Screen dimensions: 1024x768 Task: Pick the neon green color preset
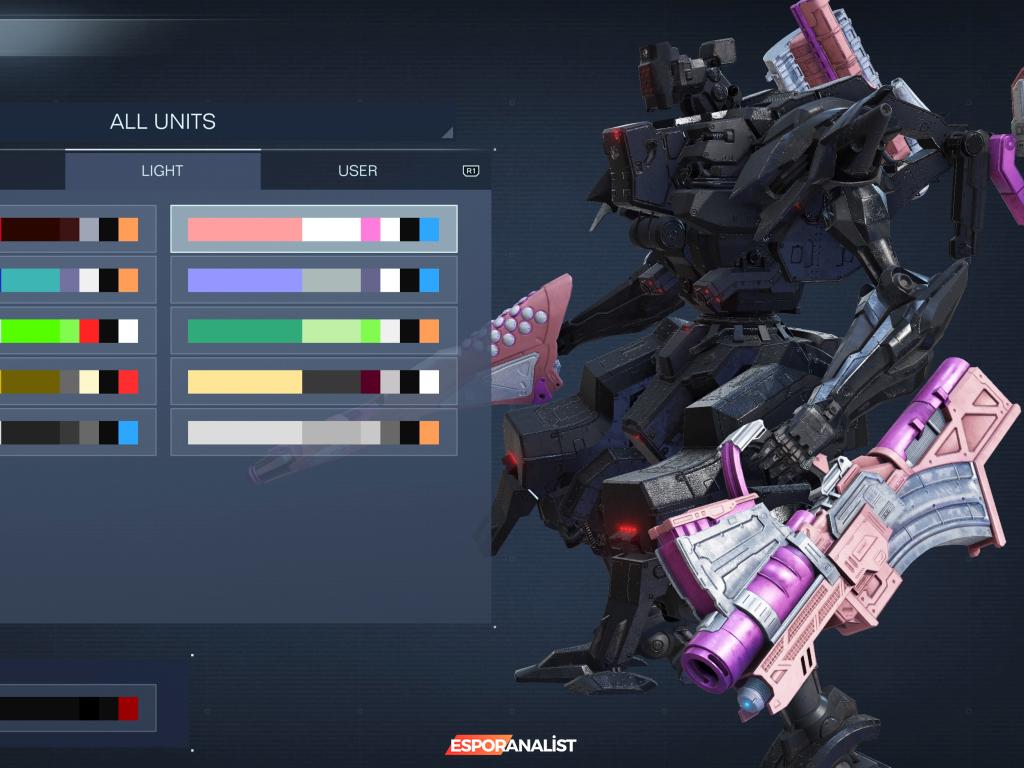pyautogui.click(x=70, y=331)
